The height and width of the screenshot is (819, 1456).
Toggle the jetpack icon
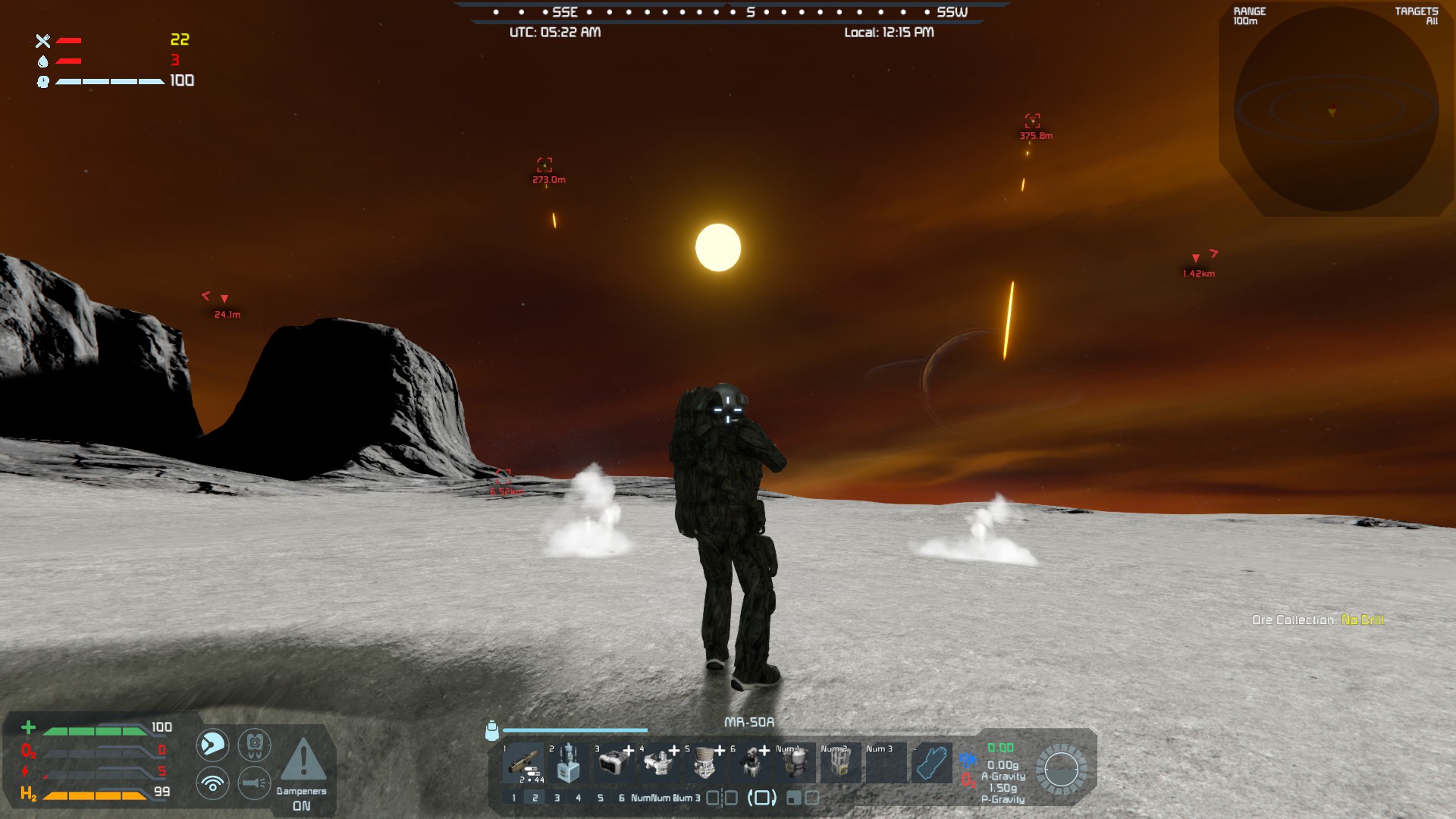tap(254, 745)
